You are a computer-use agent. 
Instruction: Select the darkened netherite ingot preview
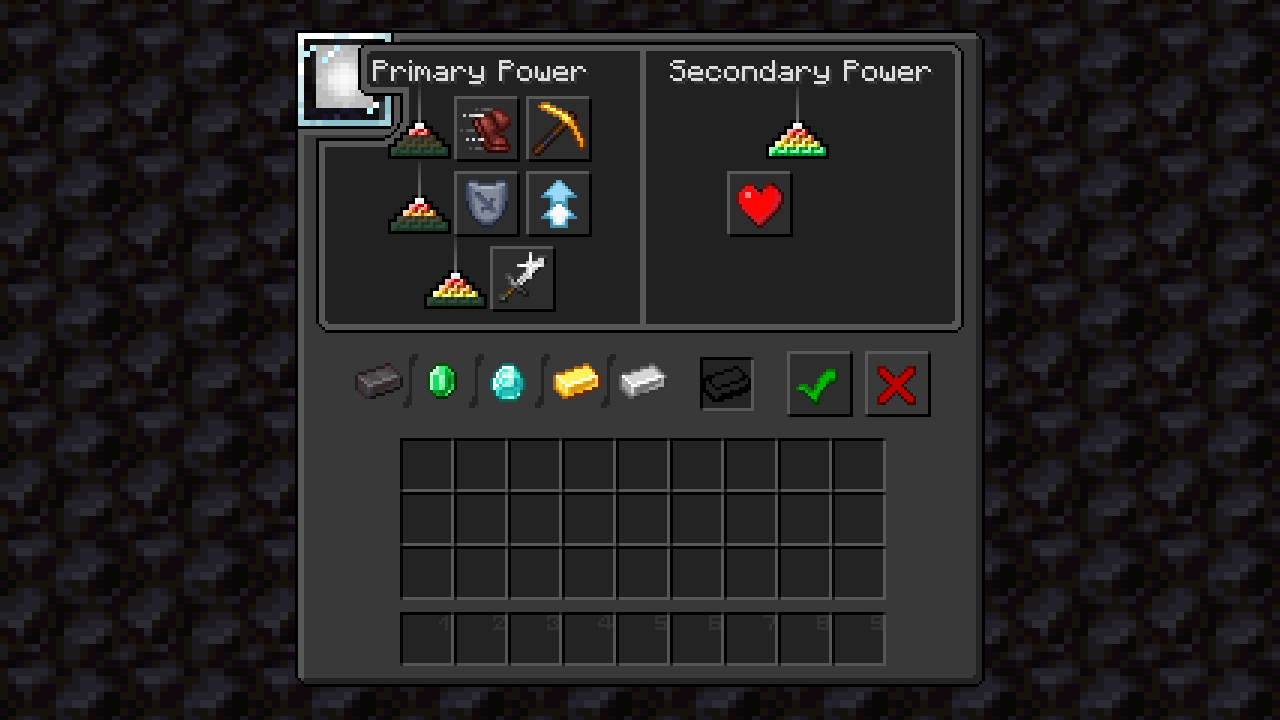click(726, 383)
